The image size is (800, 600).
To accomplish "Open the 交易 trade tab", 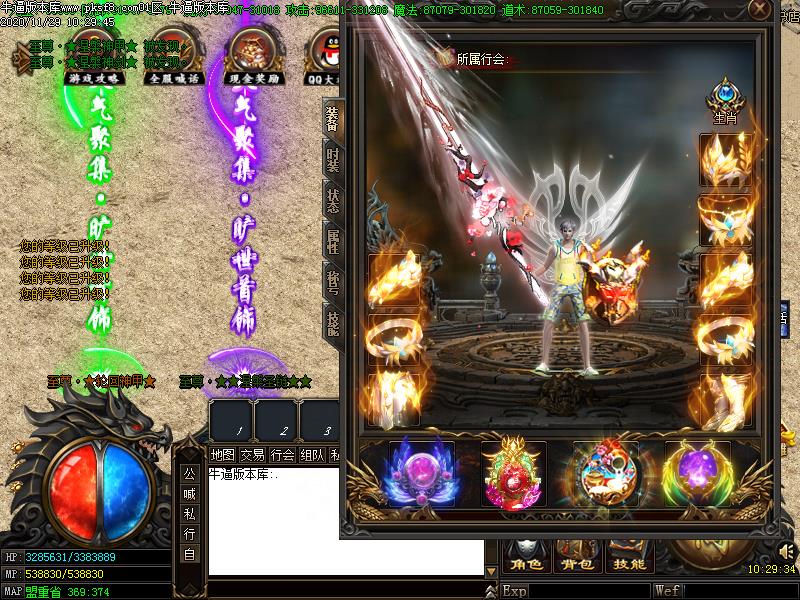I will tap(253, 455).
